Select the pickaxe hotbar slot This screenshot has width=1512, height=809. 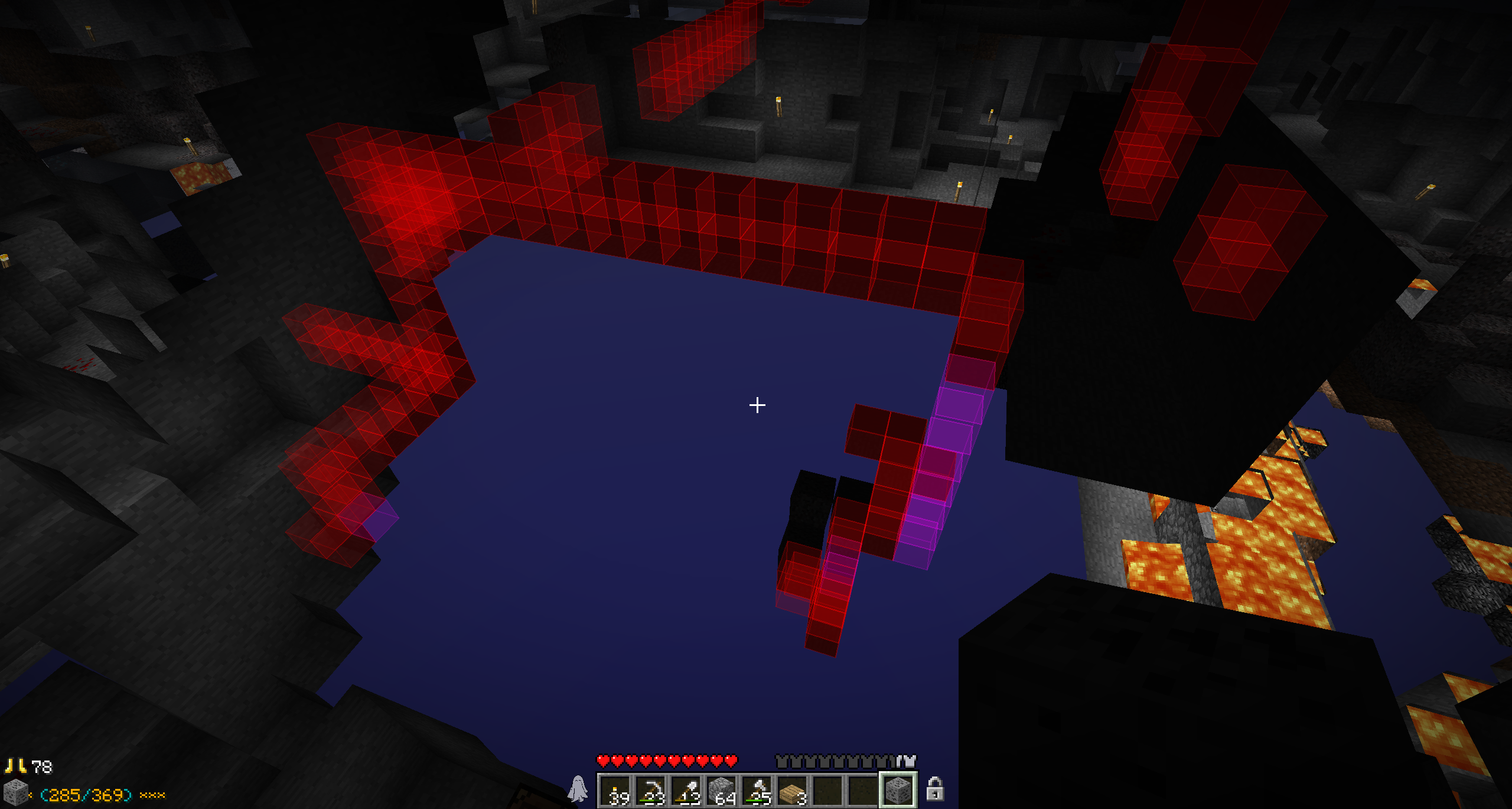tap(651, 790)
